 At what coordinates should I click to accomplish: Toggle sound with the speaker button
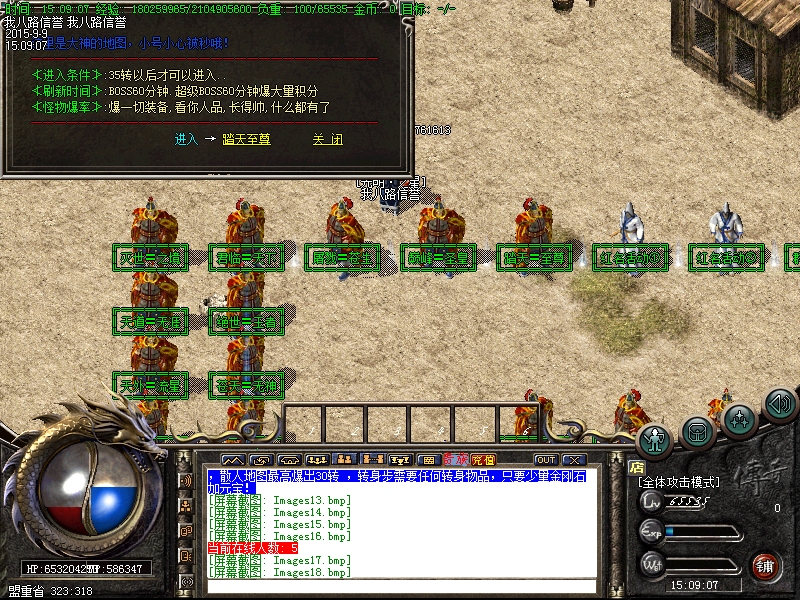point(779,404)
